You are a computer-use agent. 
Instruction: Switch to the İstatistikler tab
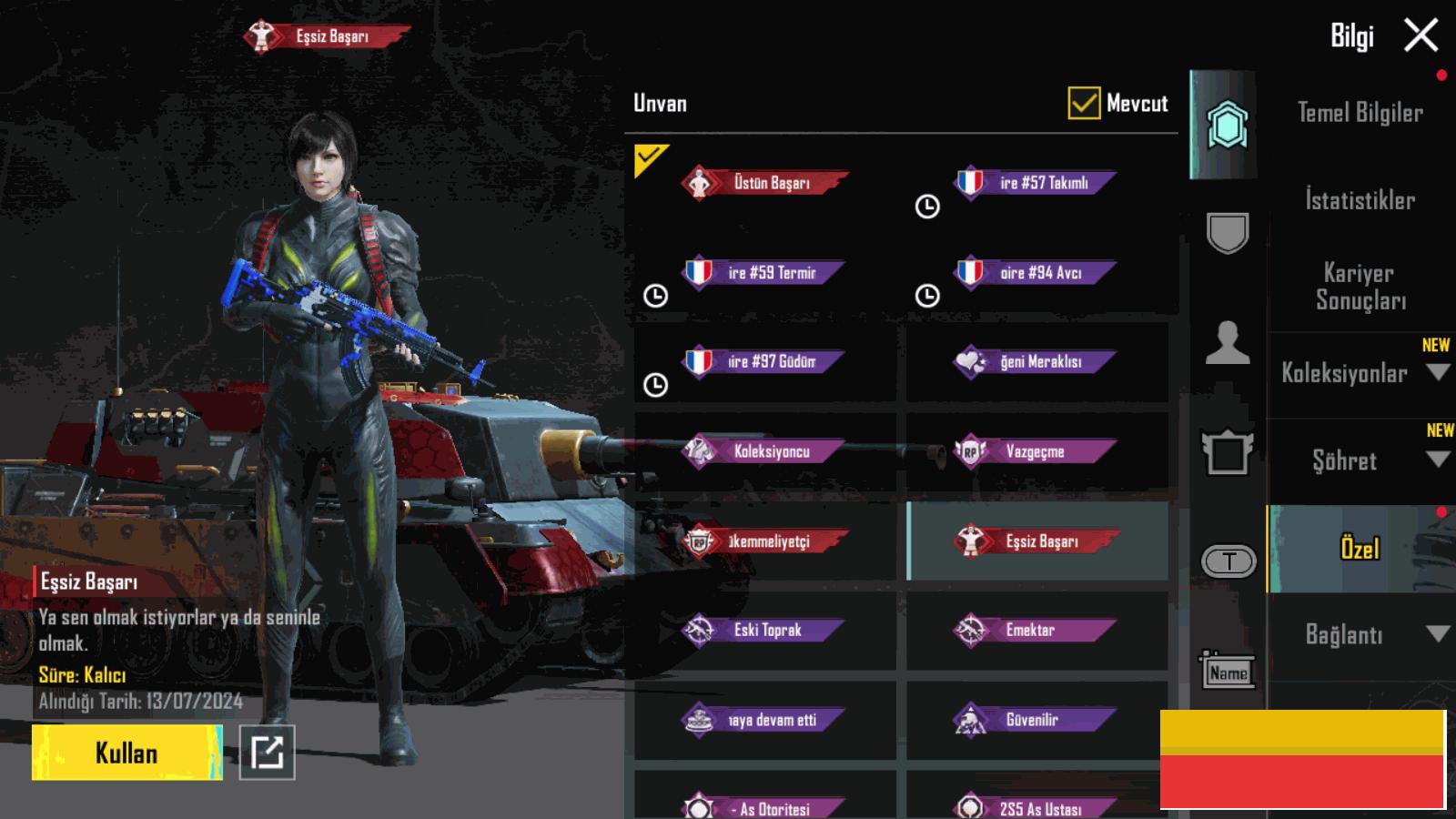[1360, 200]
